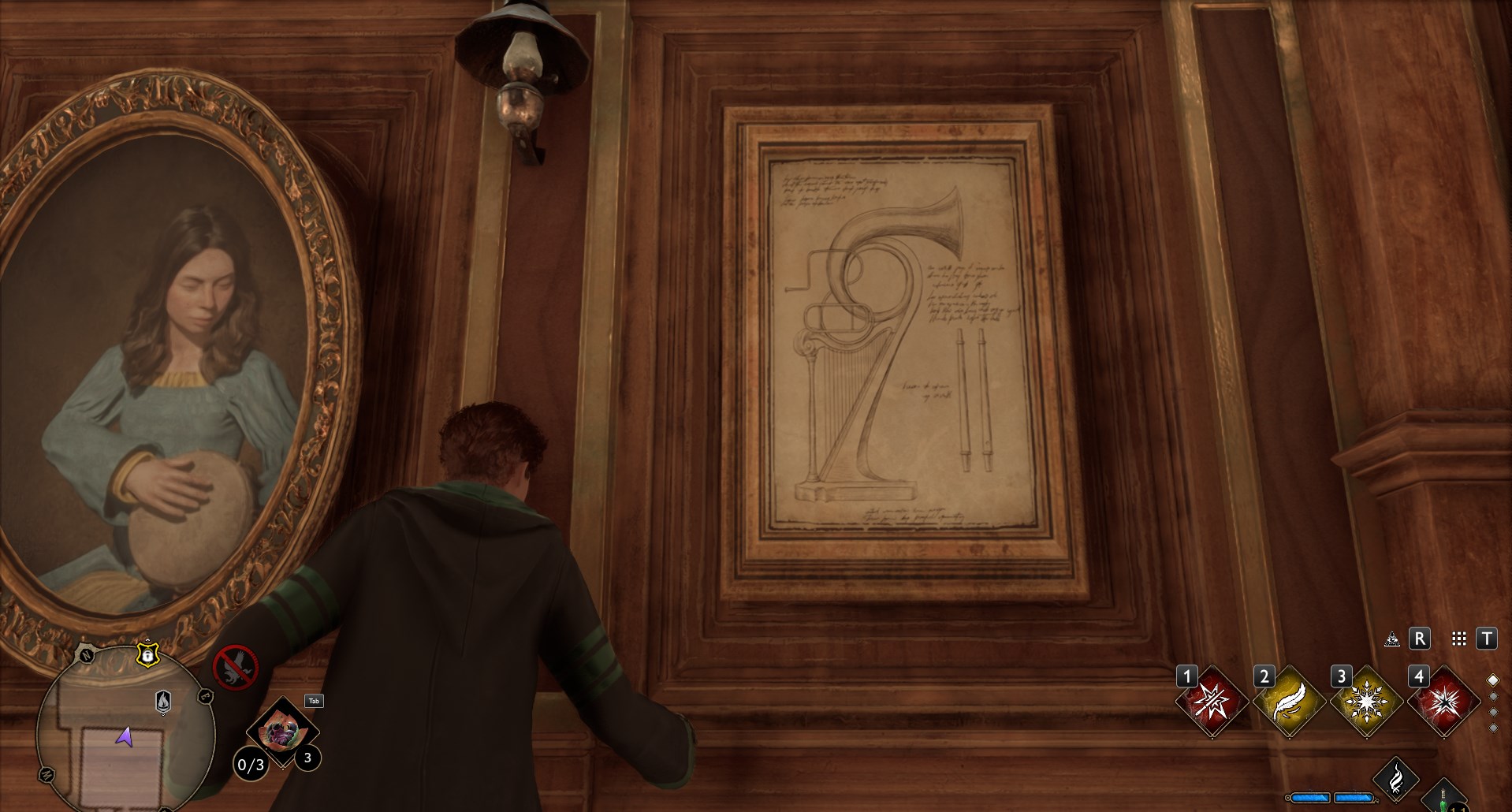
Task: Open the circular minimap
Action: click(125, 729)
